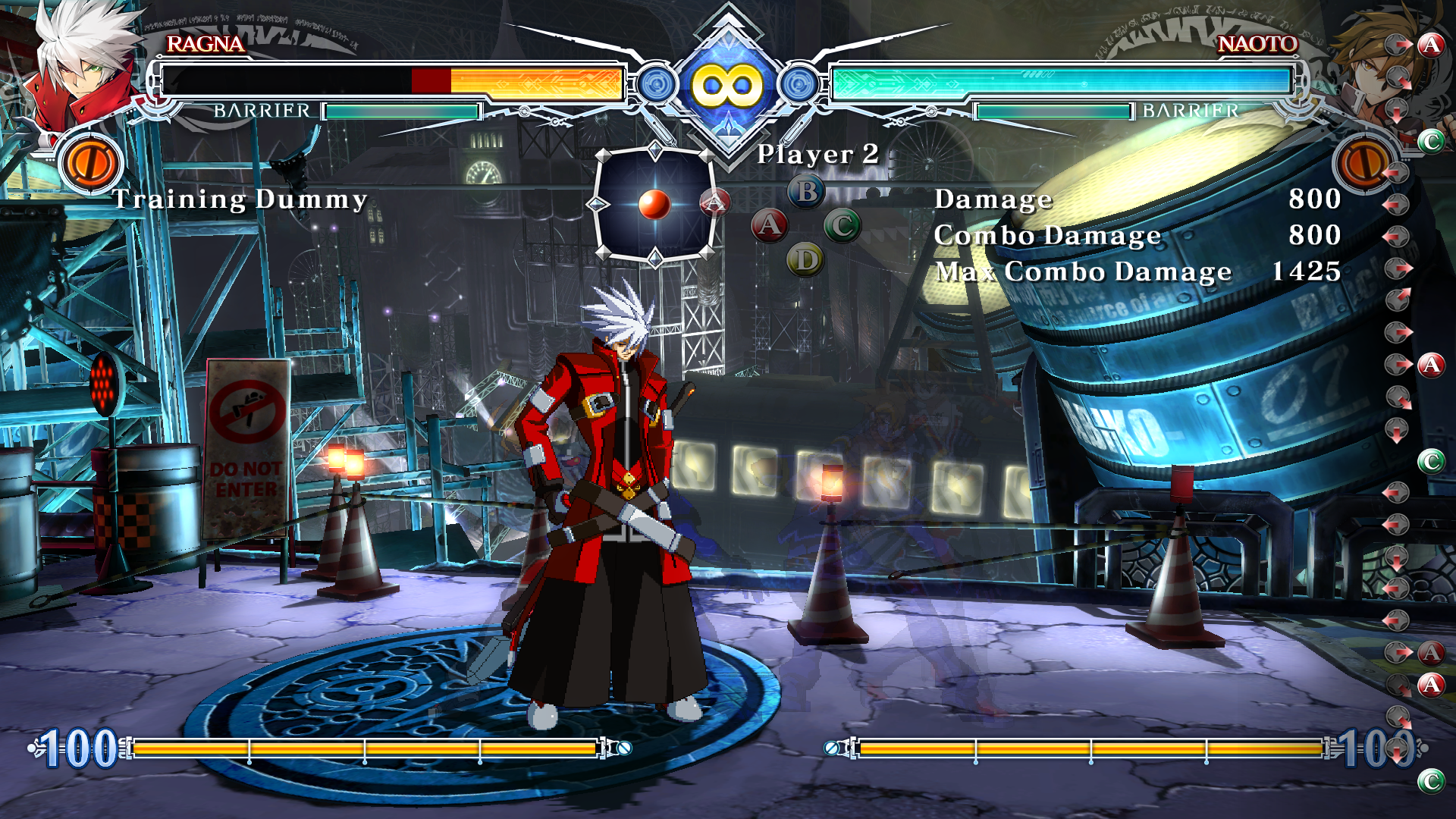
Task: Click the yellow D button indicator
Action: pos(805,260)
